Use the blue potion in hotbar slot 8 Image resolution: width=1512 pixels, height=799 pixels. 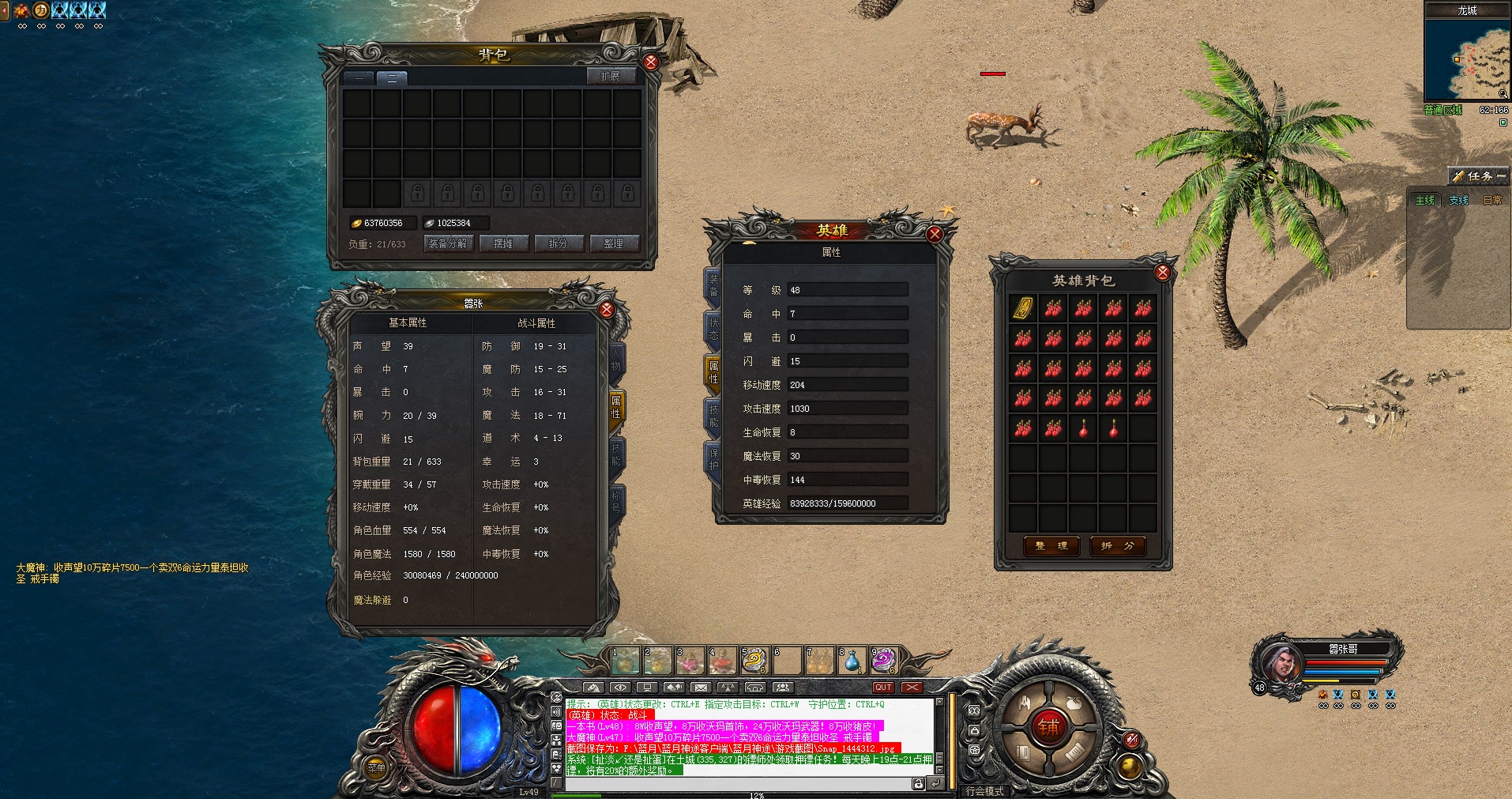[x=852, y=660]
